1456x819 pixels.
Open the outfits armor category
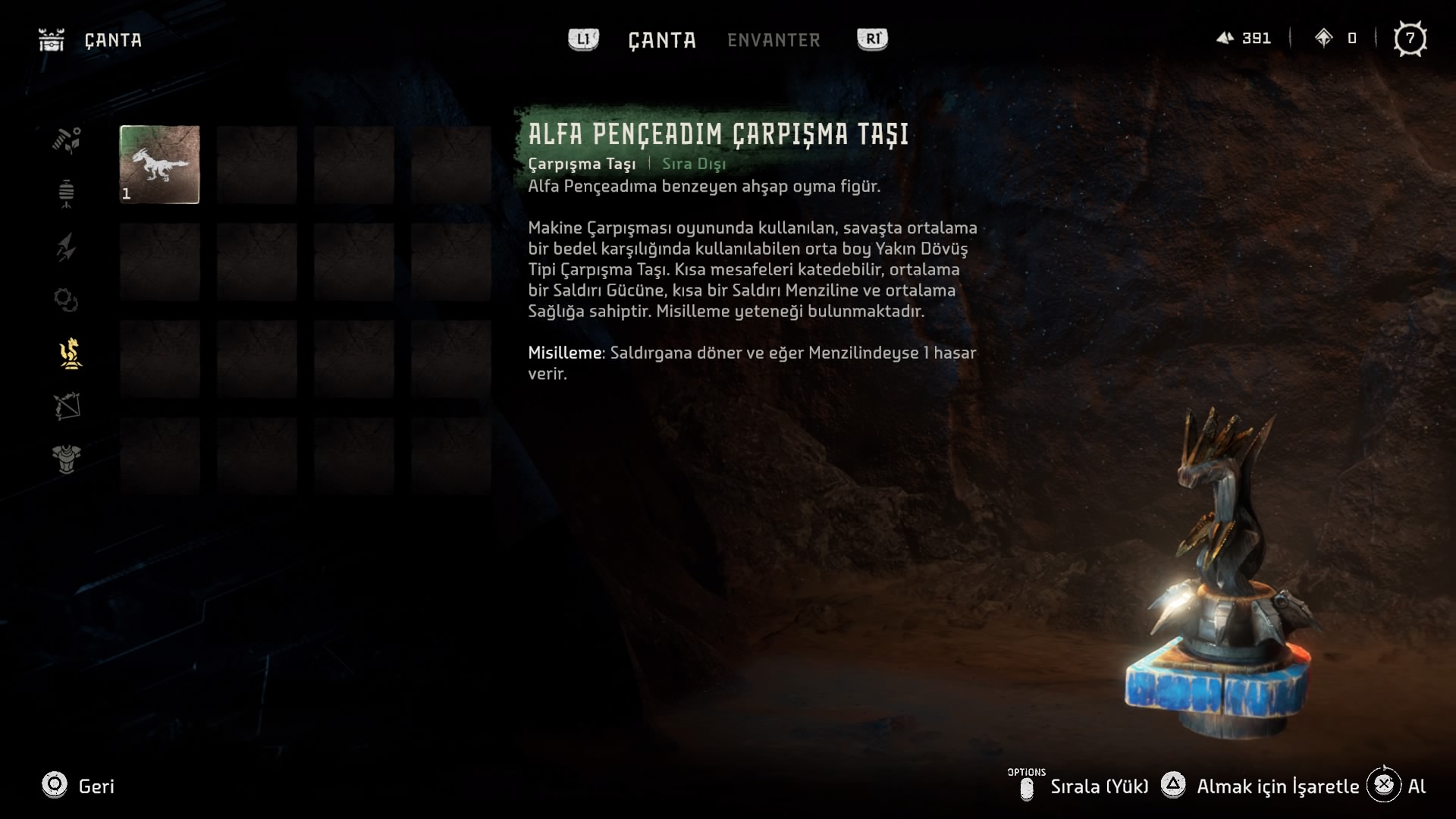[x=67, y=459]
